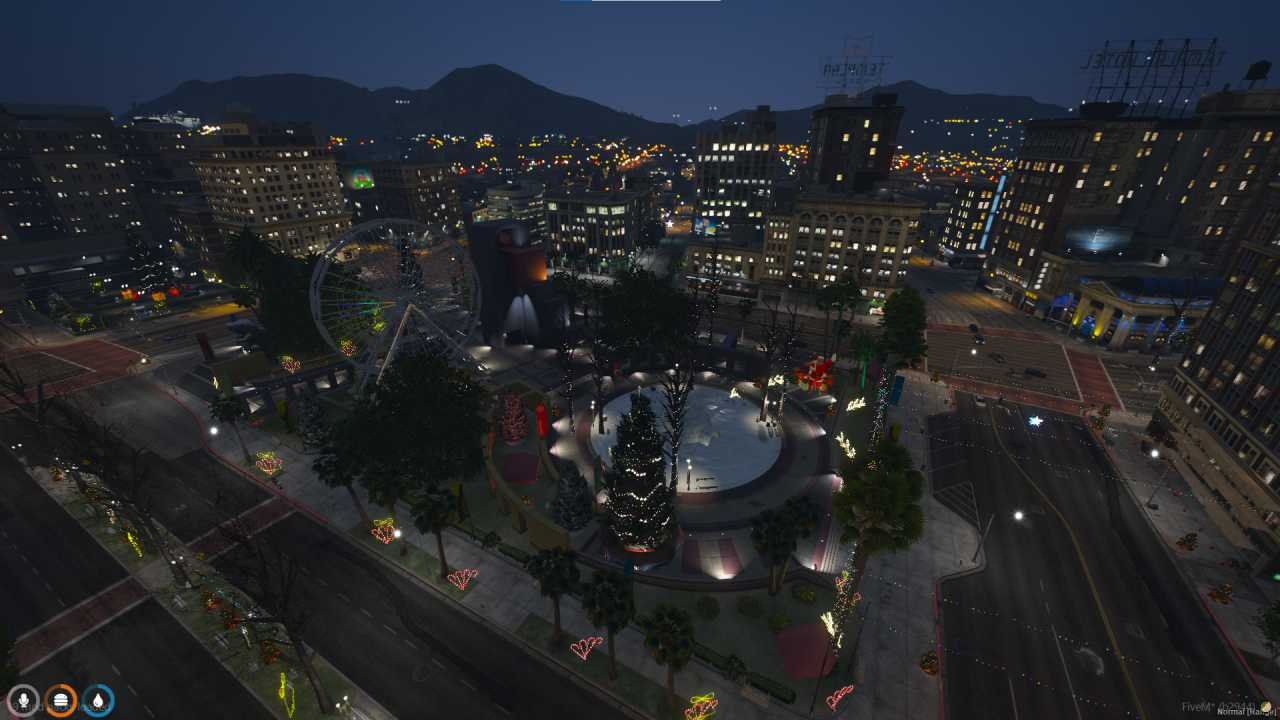Toggle microphone mute using the mic icon
1280x720 pixels.
pyautogui.click(x=23, y=700)
